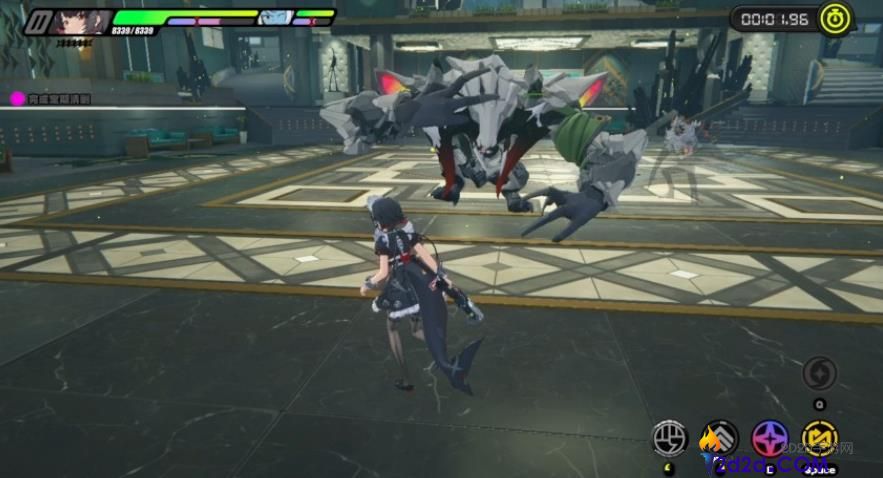Open the pink-dot objective tracker
The image size is (883, 478).
point(17,98)
